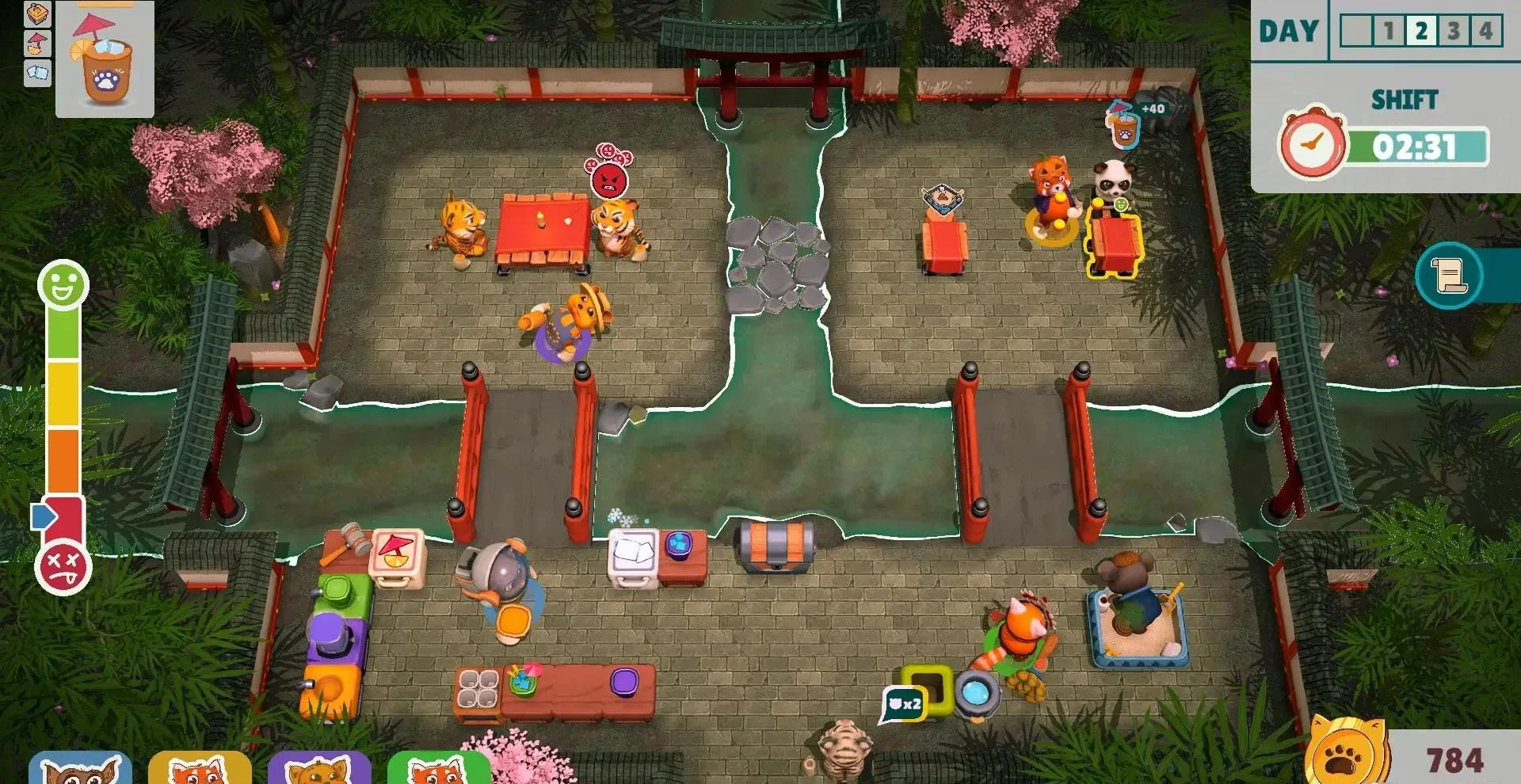
Task: Select the blue player portrait
Action: (80, 768)
